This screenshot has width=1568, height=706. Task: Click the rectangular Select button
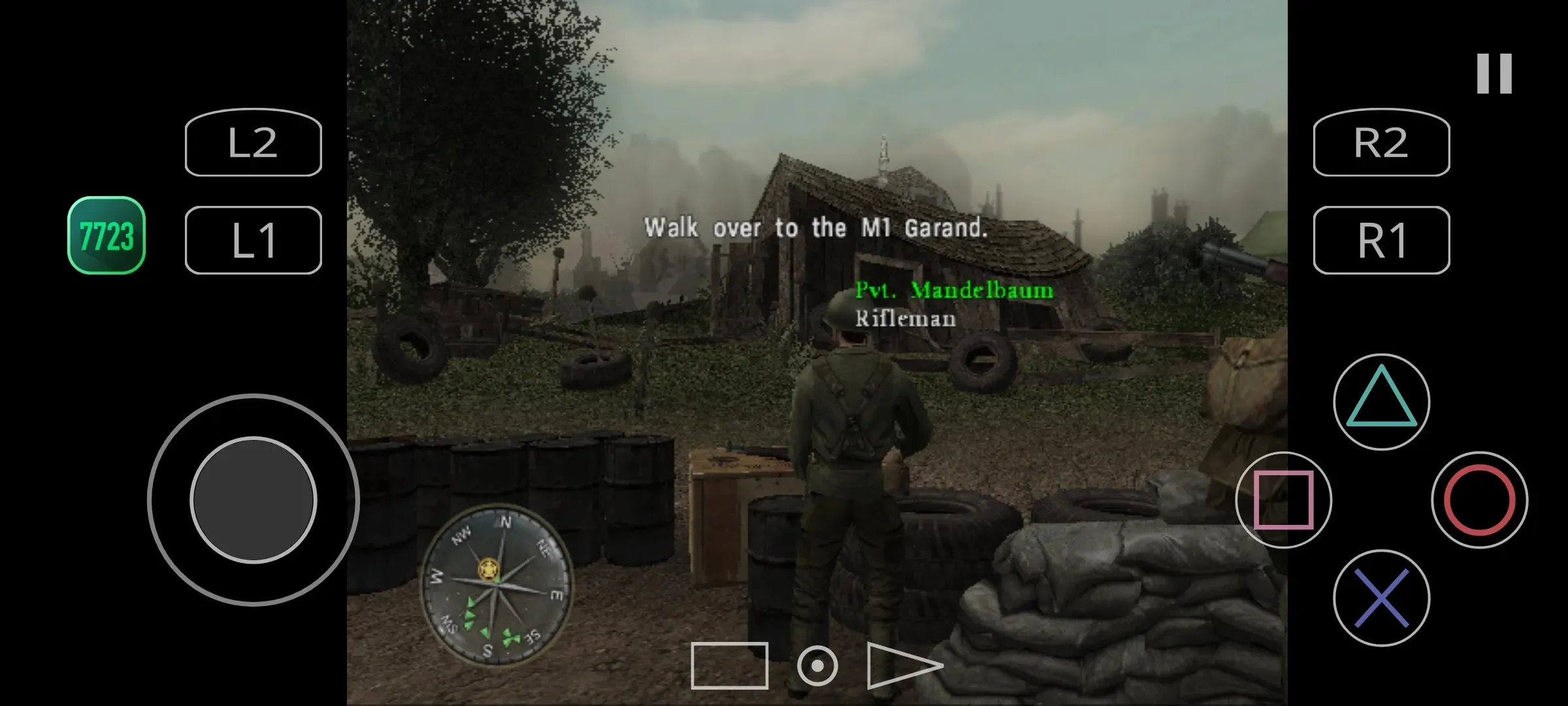click(x=729, y=665)
